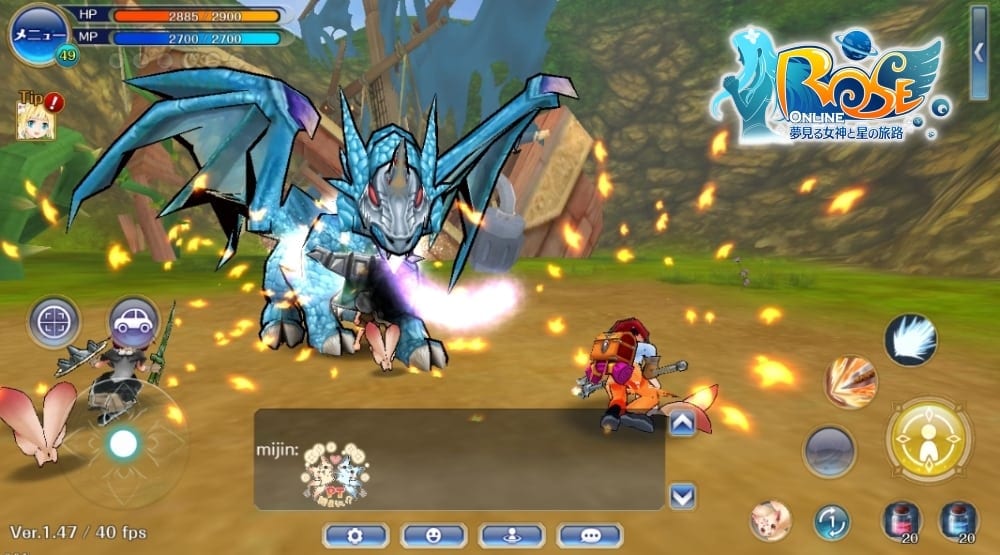The width and height of the screenshot is (1000, 555).
Task: Hit the golden main attack button
Action: tap(929, 440)
